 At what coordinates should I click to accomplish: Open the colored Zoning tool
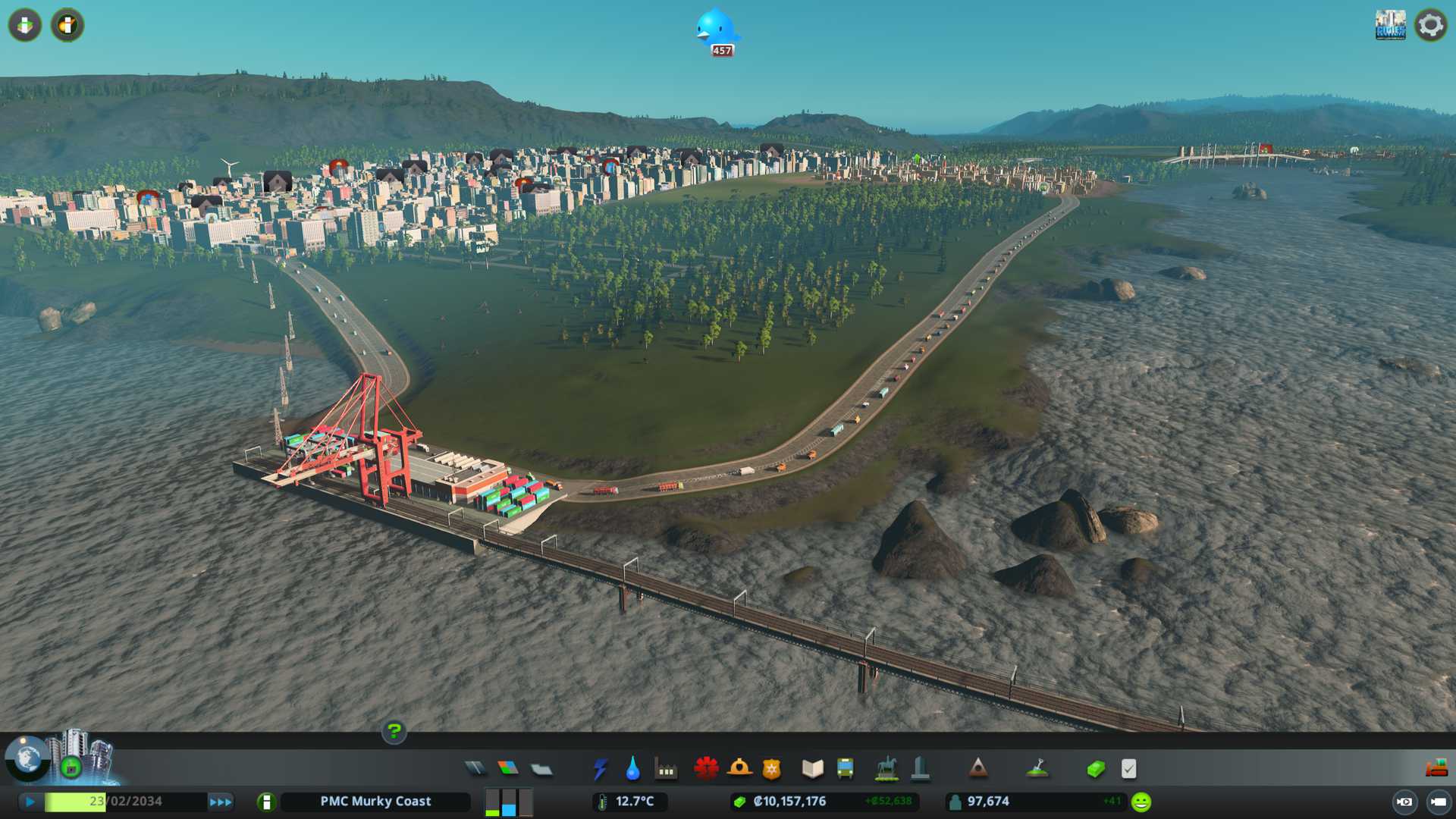(x=508, y=769)
